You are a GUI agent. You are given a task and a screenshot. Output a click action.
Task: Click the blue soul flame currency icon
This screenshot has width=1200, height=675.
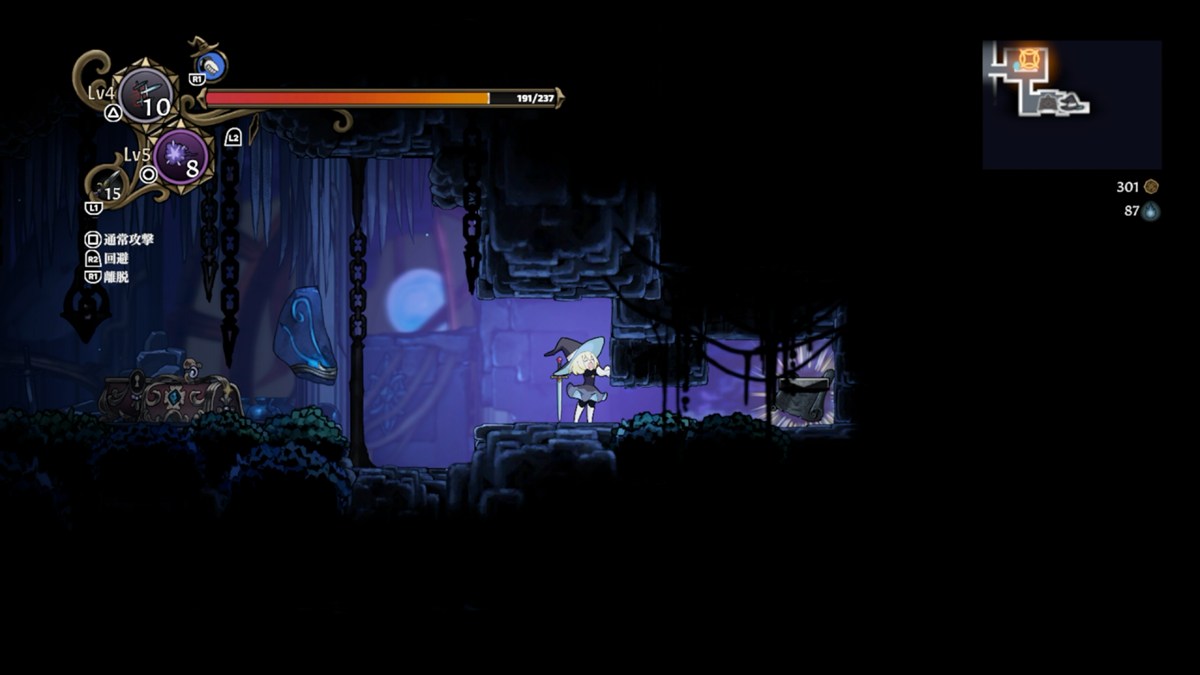pyautogui.click(x=1151, y=211)
